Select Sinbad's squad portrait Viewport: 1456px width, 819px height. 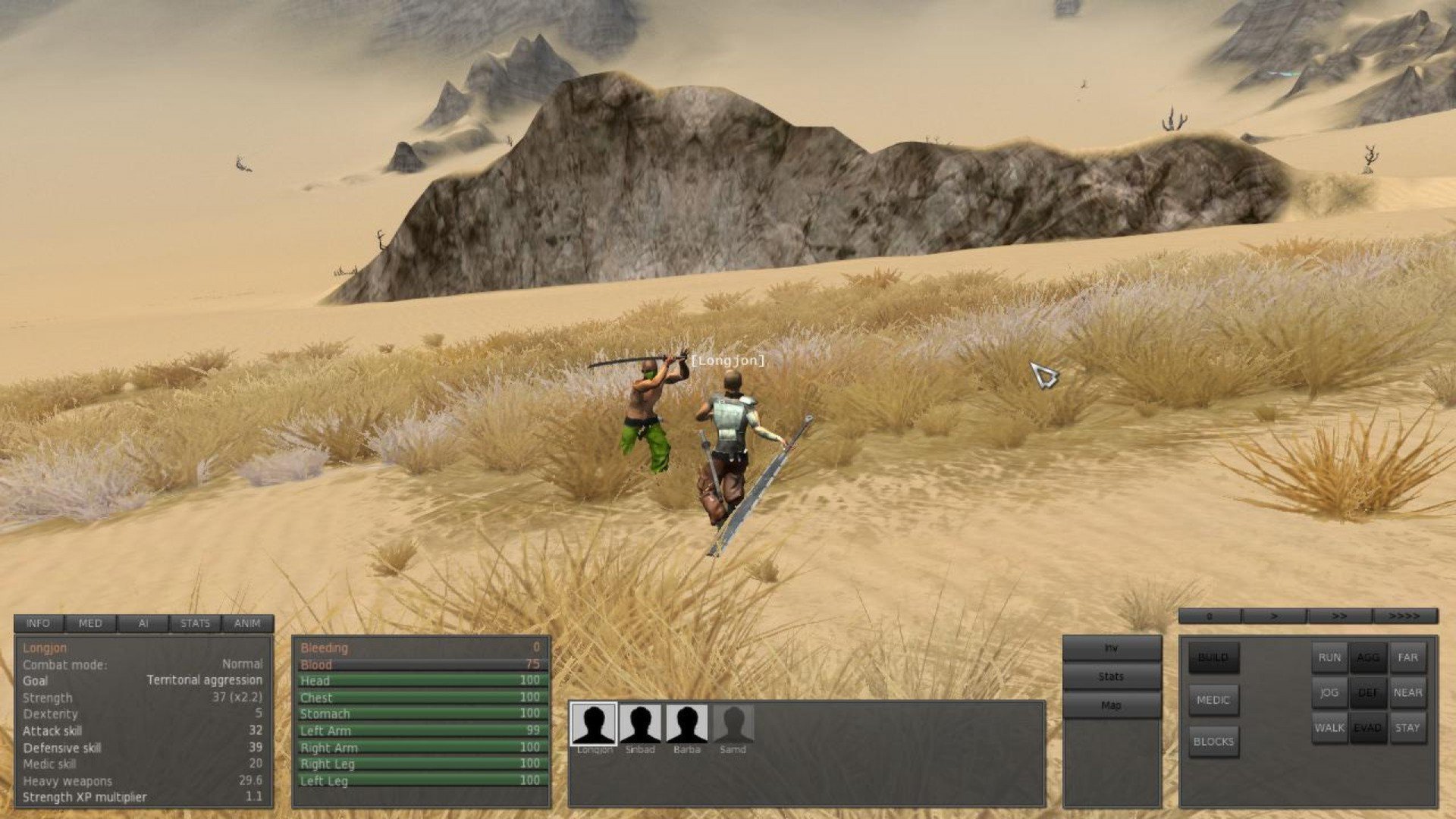(640, 724)
